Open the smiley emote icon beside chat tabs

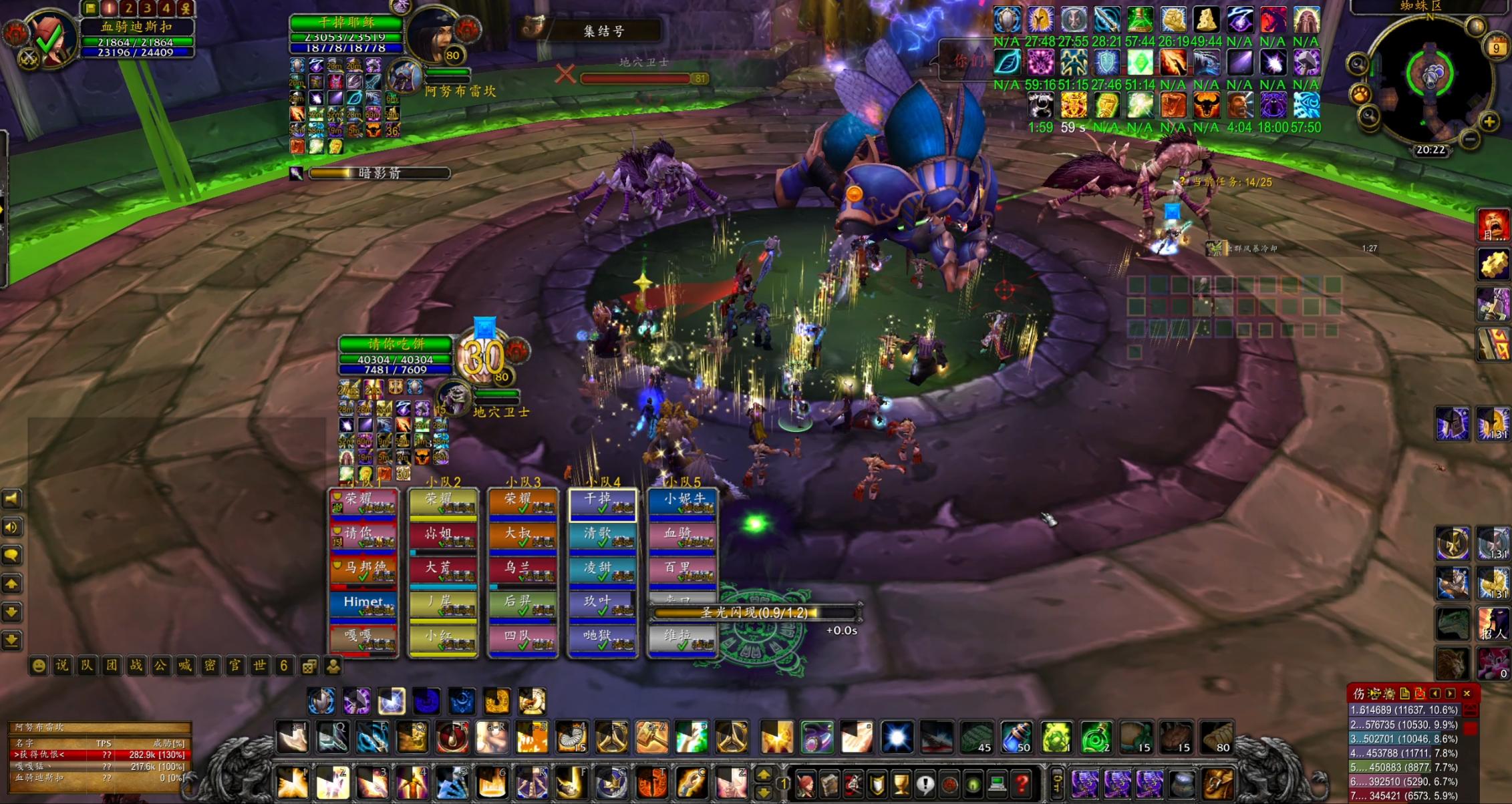pos(39,664)
